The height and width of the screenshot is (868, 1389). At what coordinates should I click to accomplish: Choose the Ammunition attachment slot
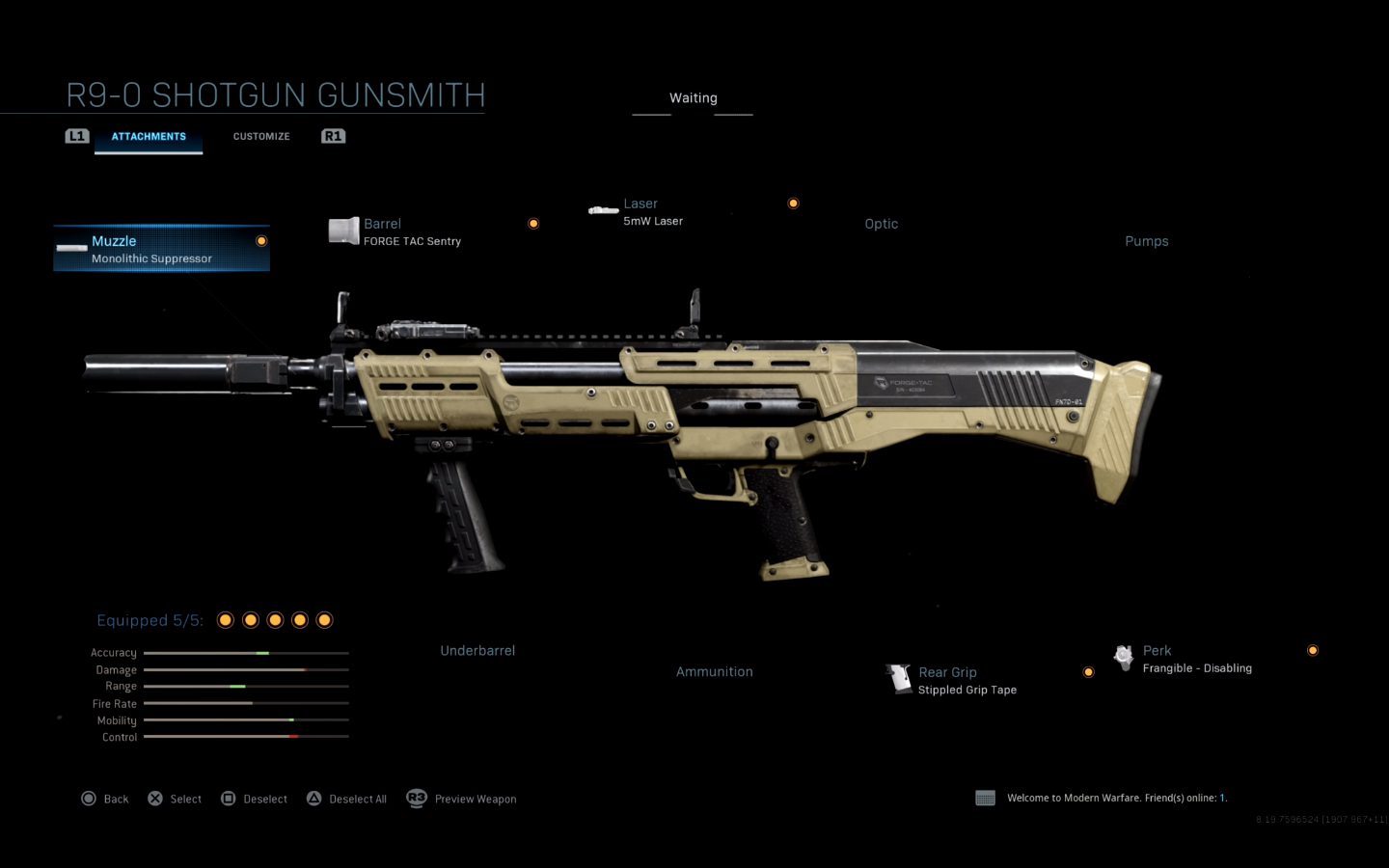(x=714, y=672)
